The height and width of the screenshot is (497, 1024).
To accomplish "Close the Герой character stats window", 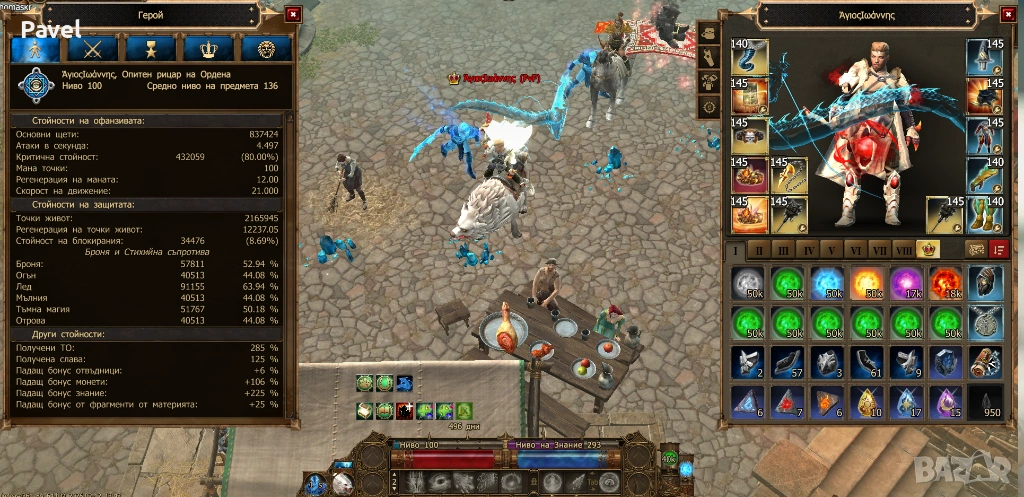I will click(x=292, y=14).
